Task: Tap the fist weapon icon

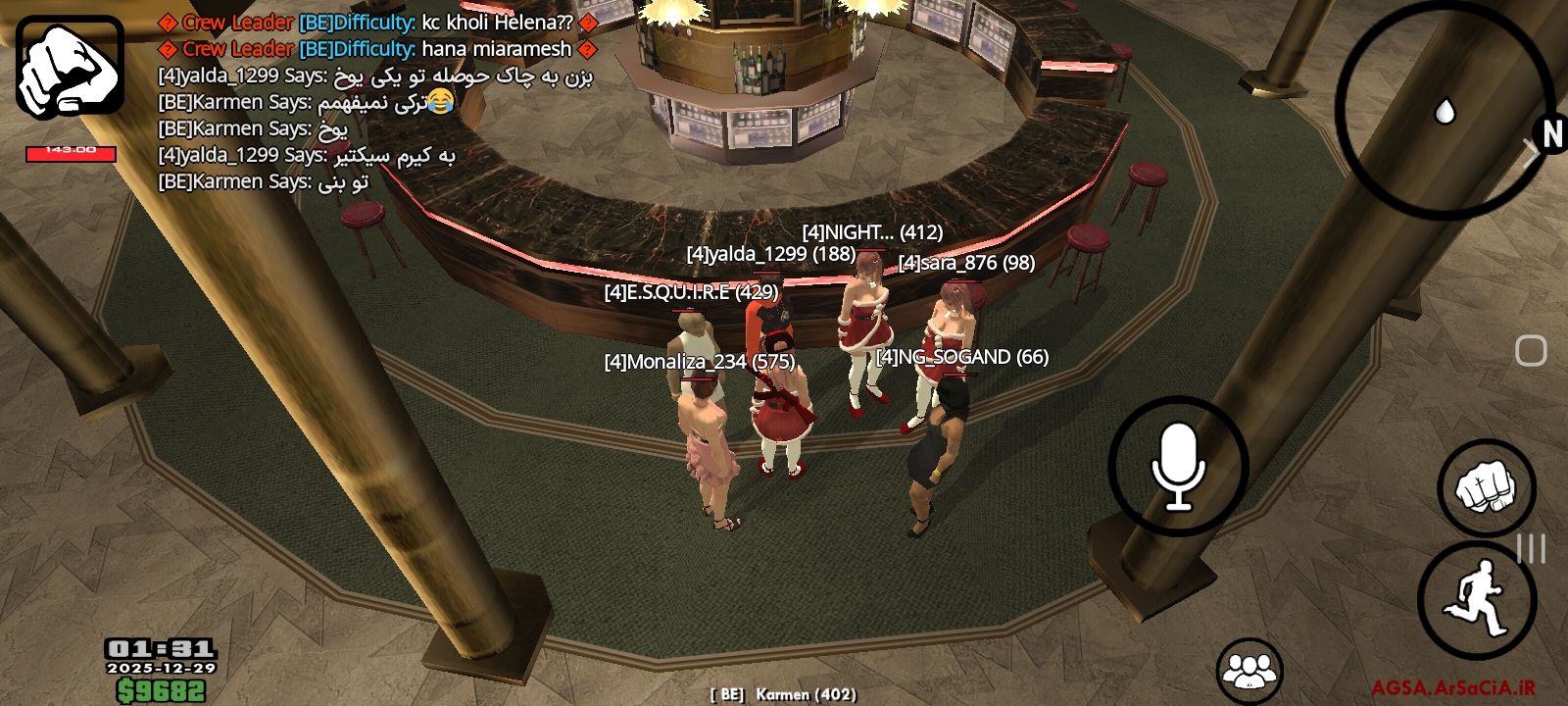Action: [70, 67]
